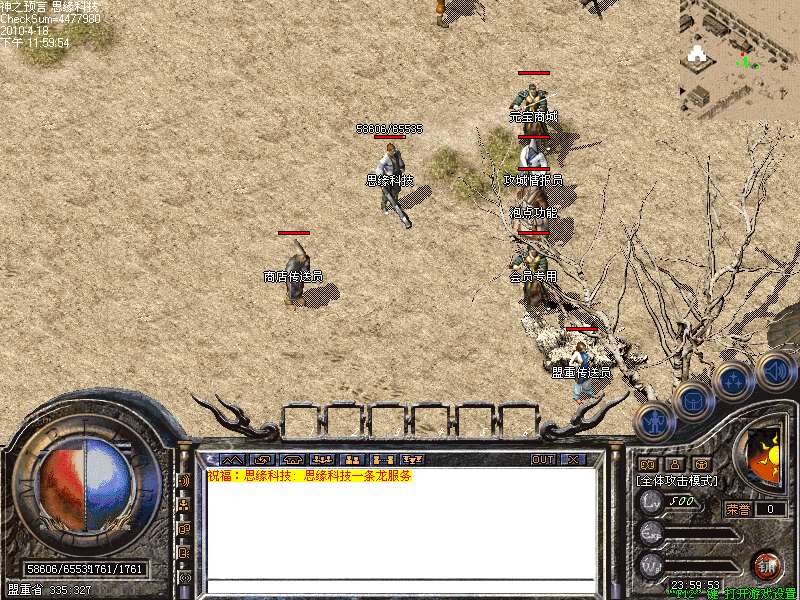Image resolution: width=800 pixels, height=600 pixels.
Task: Click the single person small icon
Action: tap(674, 464)
